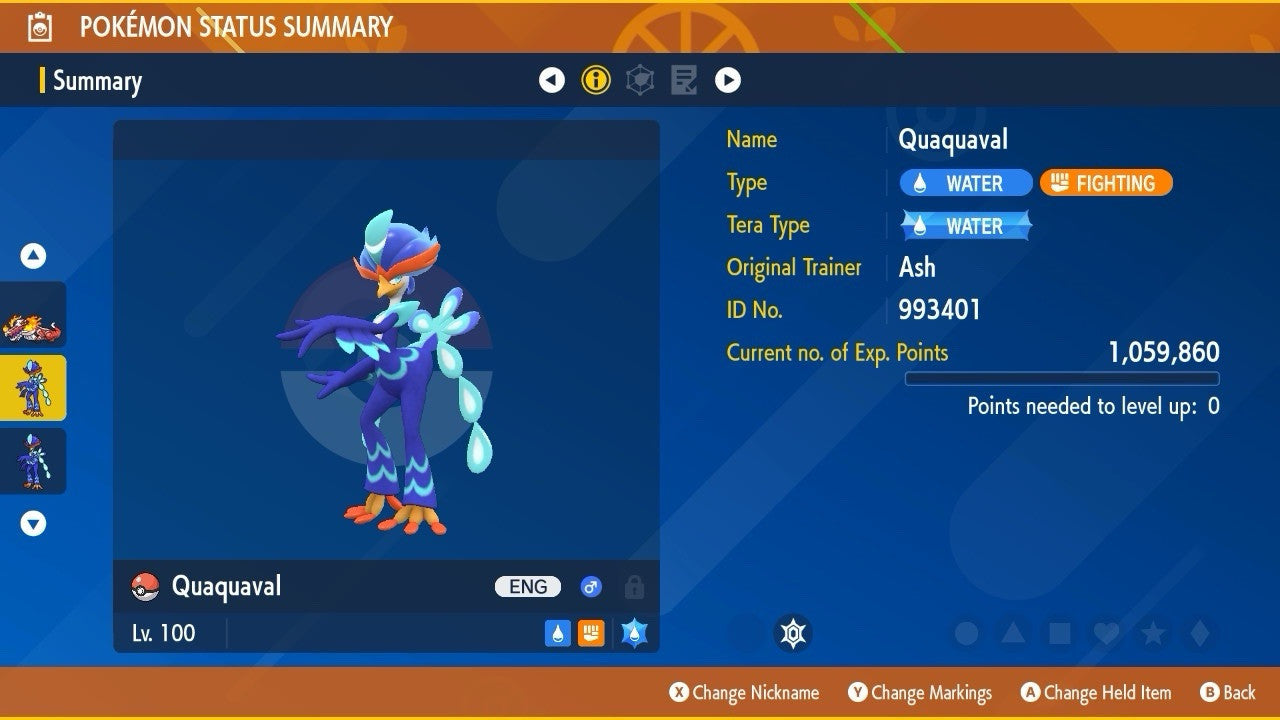Choose the highlighted Quaquaval party thumbnail
Screen dimensions: 1280x720
coord(33,388)
